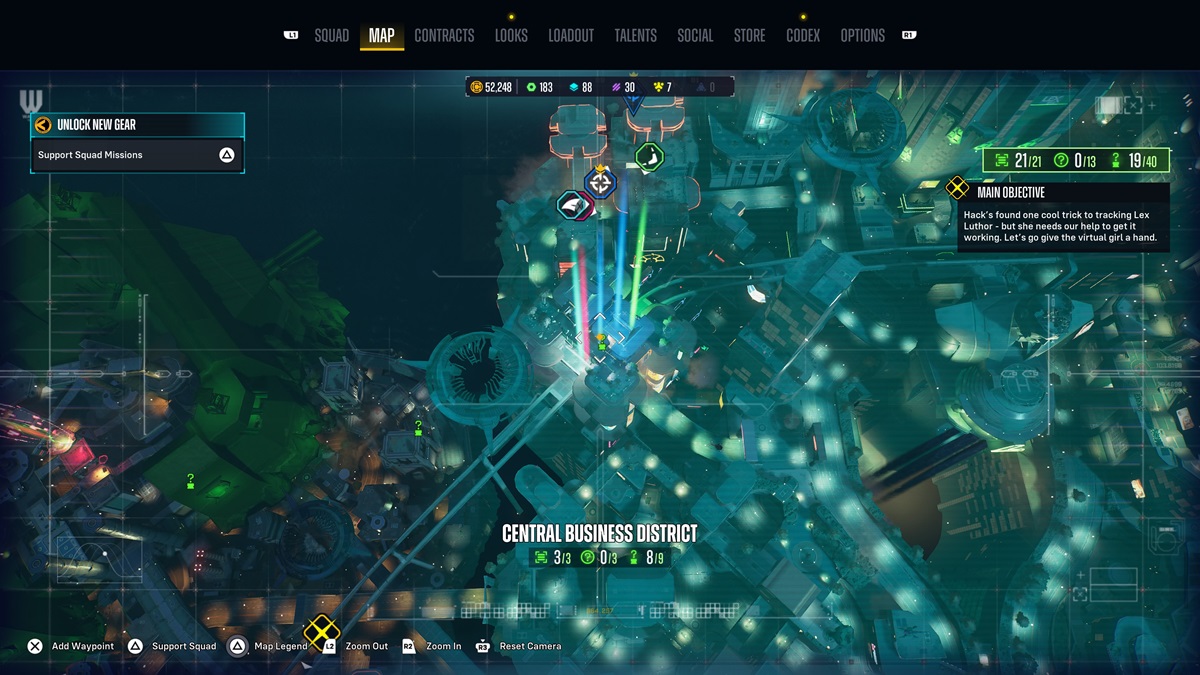This screenshot has height=675, width=1200.
Task: Select the Map tab
Action: (381, 36)
